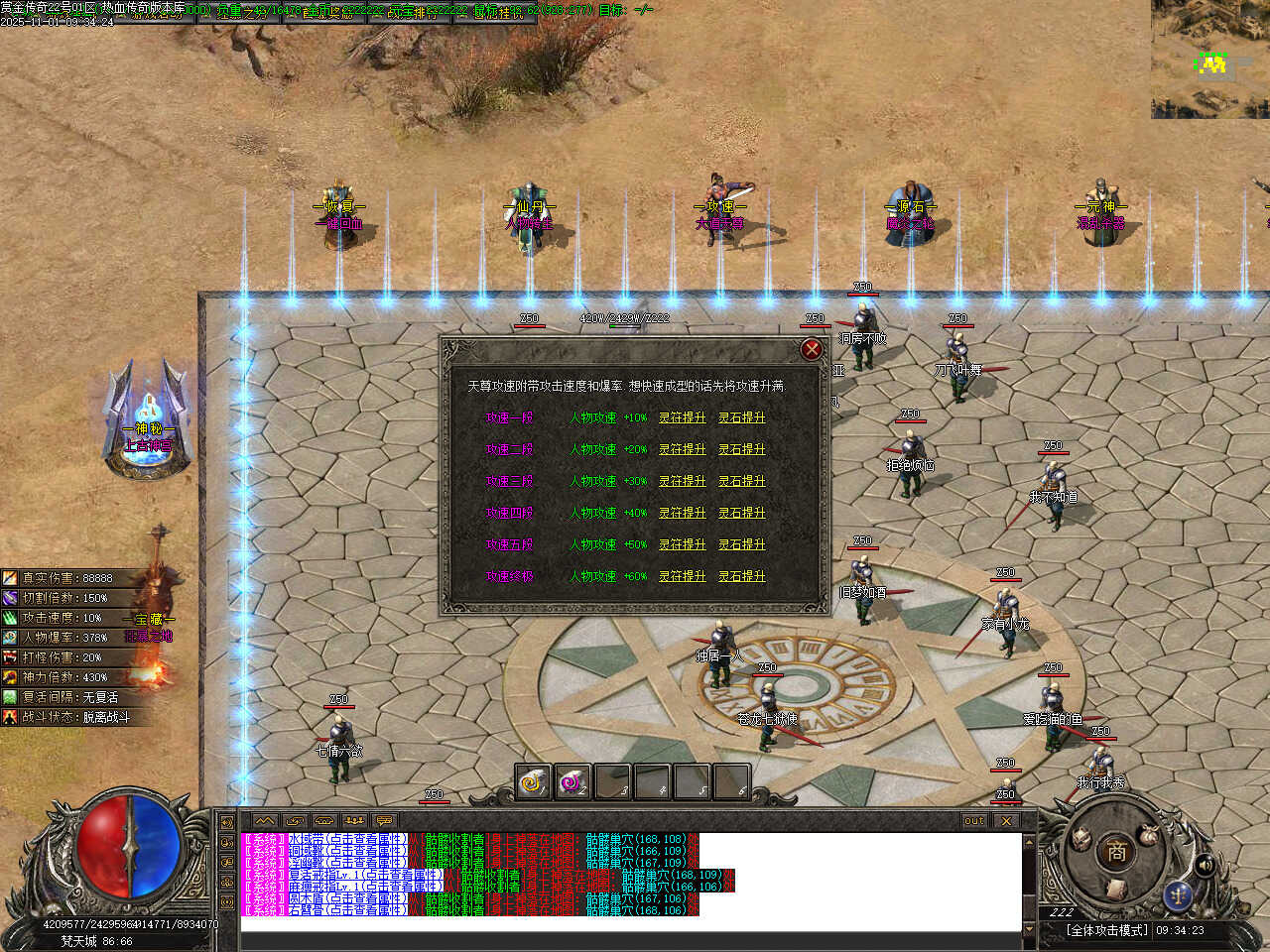Choose 灵石提升 for 攻速终极
The width and height of the screenshot is (1270, 952).
coord(742,576)
